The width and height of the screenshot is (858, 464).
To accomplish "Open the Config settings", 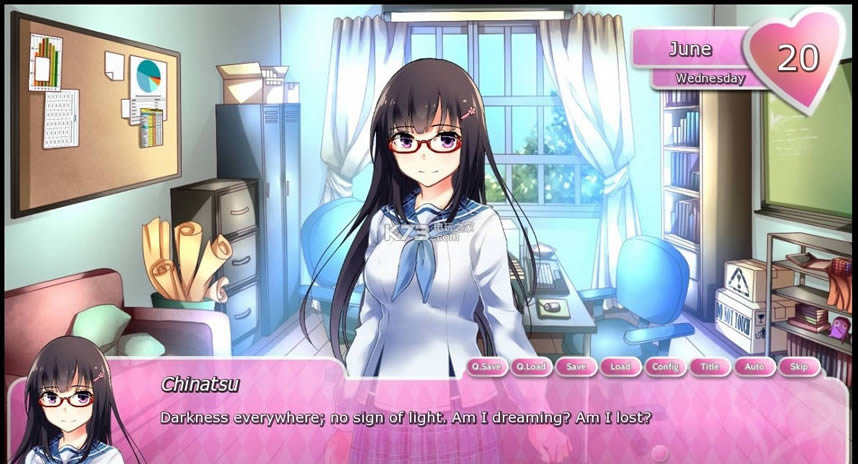I will point(665,367).
